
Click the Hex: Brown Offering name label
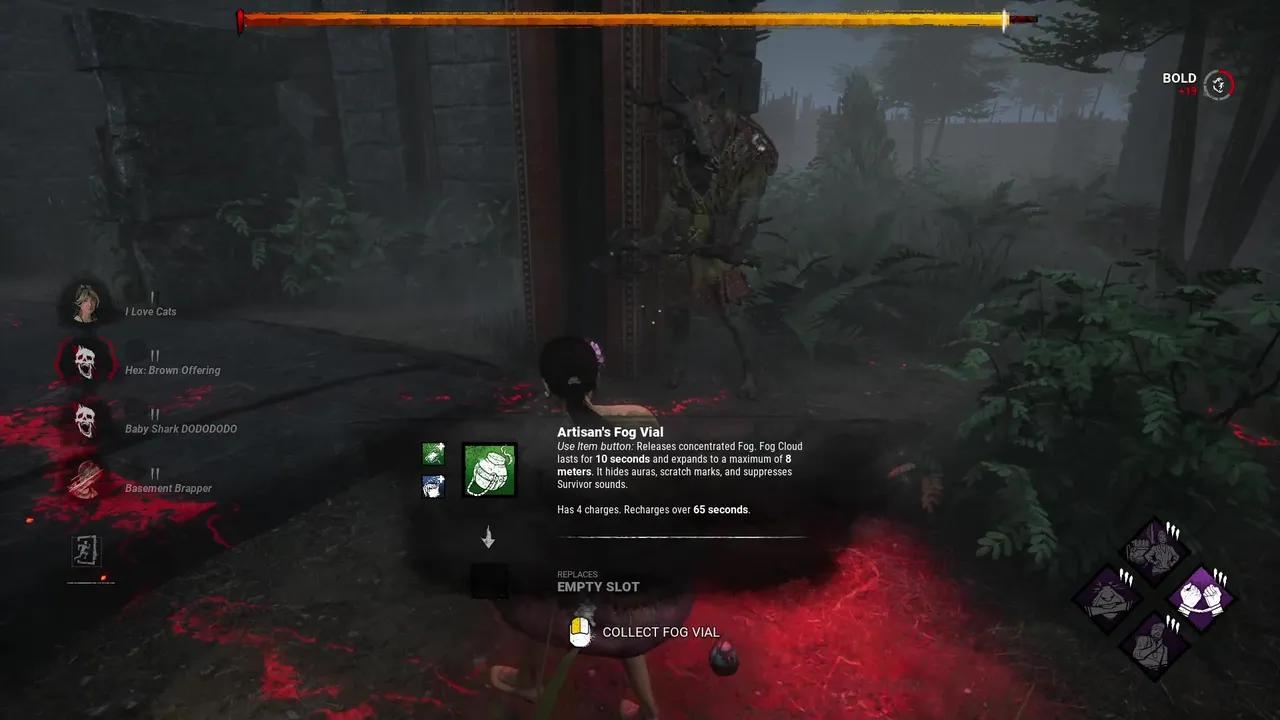pyautogui.click(x=172, y=370)
